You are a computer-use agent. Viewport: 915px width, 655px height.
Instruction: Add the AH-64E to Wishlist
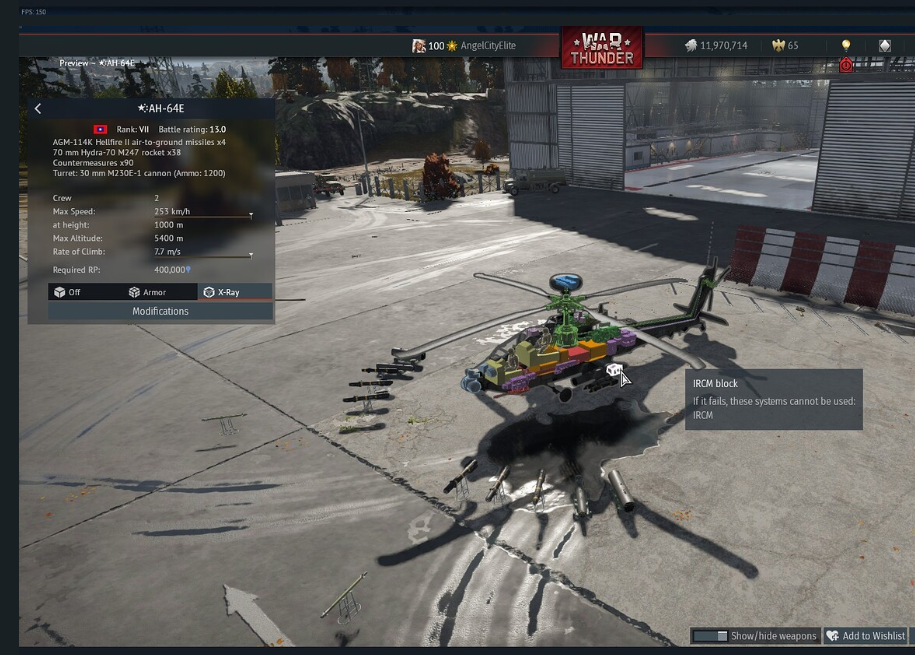point(866,636)
